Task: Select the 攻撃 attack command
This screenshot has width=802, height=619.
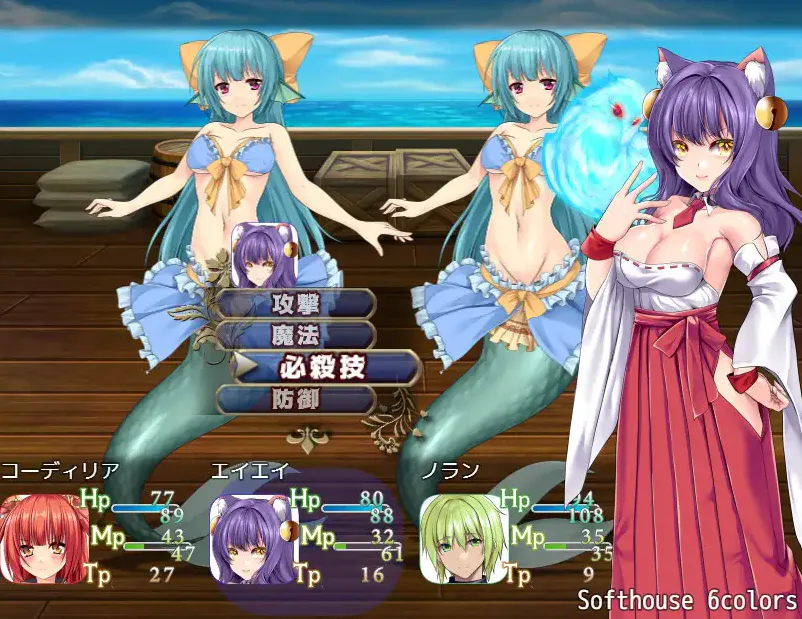Action: [296, 304]
